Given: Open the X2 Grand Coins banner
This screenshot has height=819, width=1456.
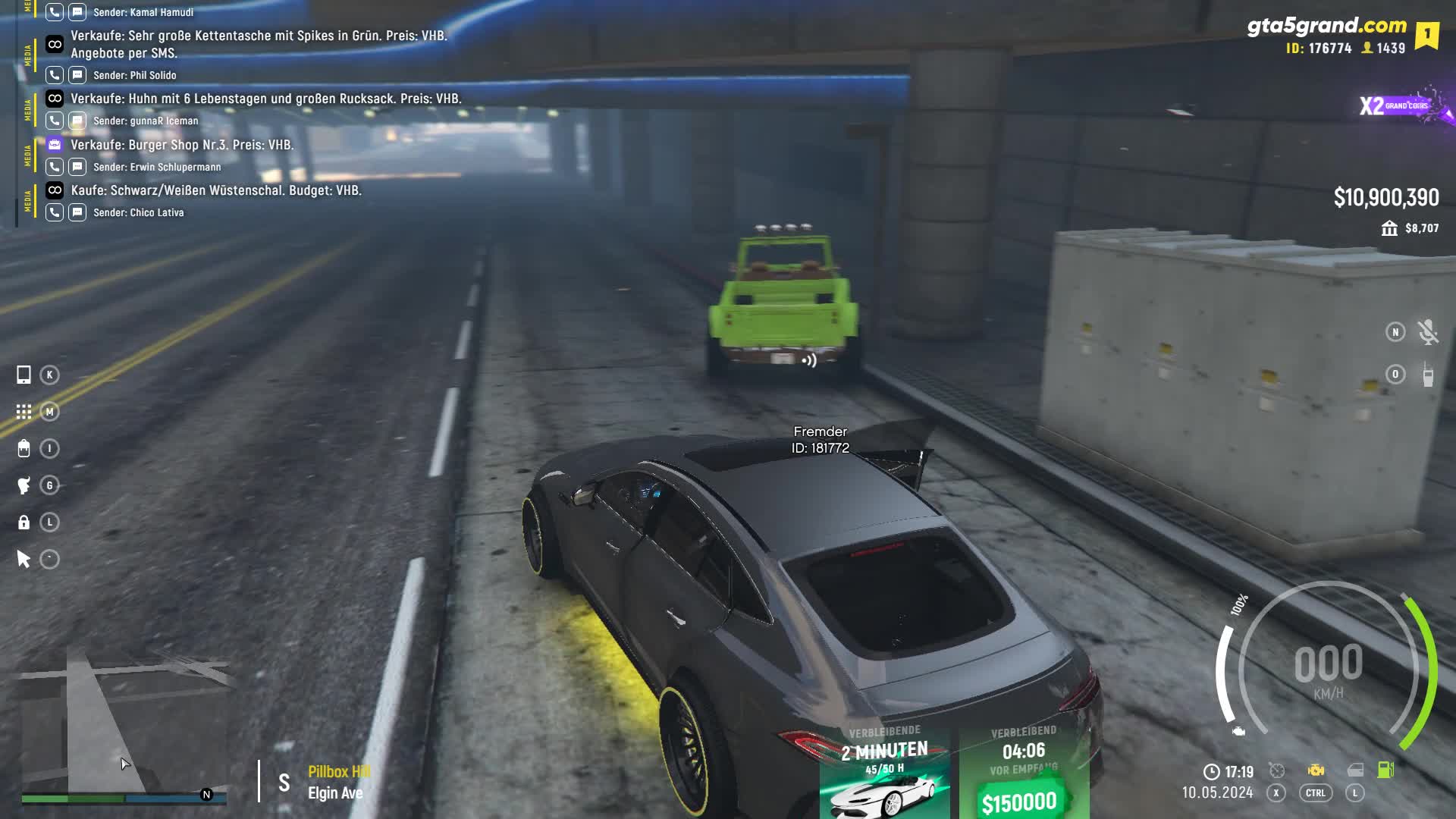Looking at the screenshot, I should pos(1403,106).
